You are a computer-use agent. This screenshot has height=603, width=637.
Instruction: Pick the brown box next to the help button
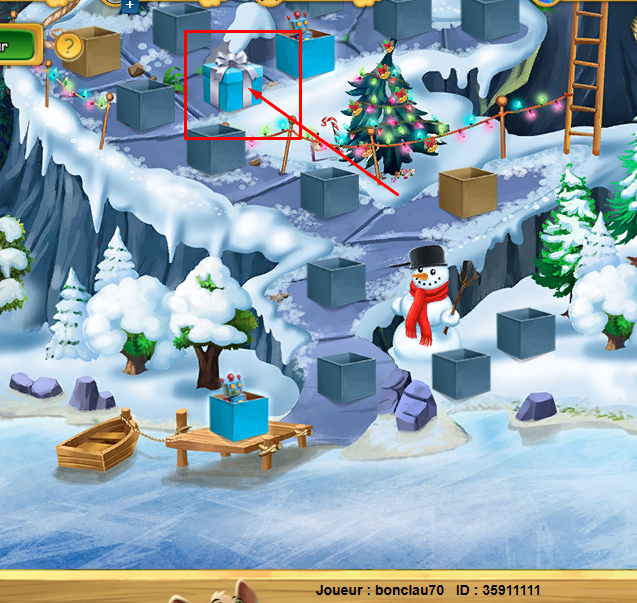93,50
